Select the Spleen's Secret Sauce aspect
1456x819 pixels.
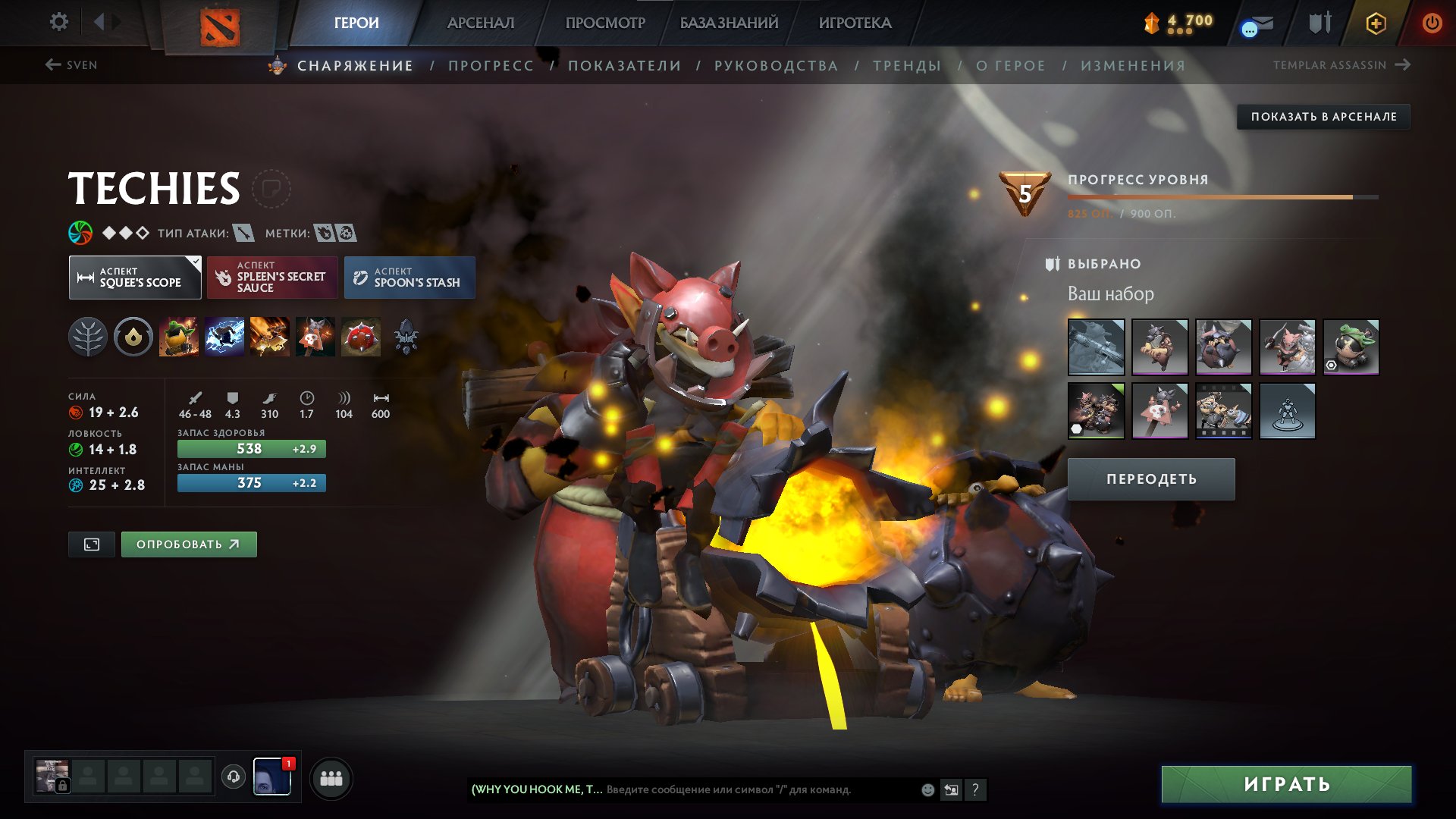tap(271, 277)
